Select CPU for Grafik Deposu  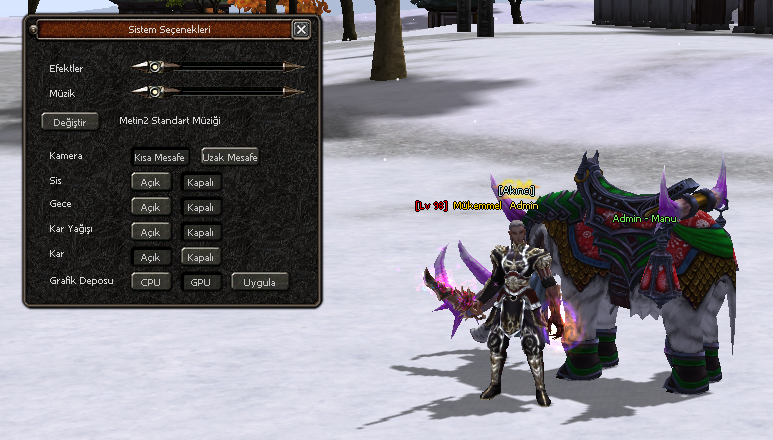pyautogui.click(x=150, y=282)
